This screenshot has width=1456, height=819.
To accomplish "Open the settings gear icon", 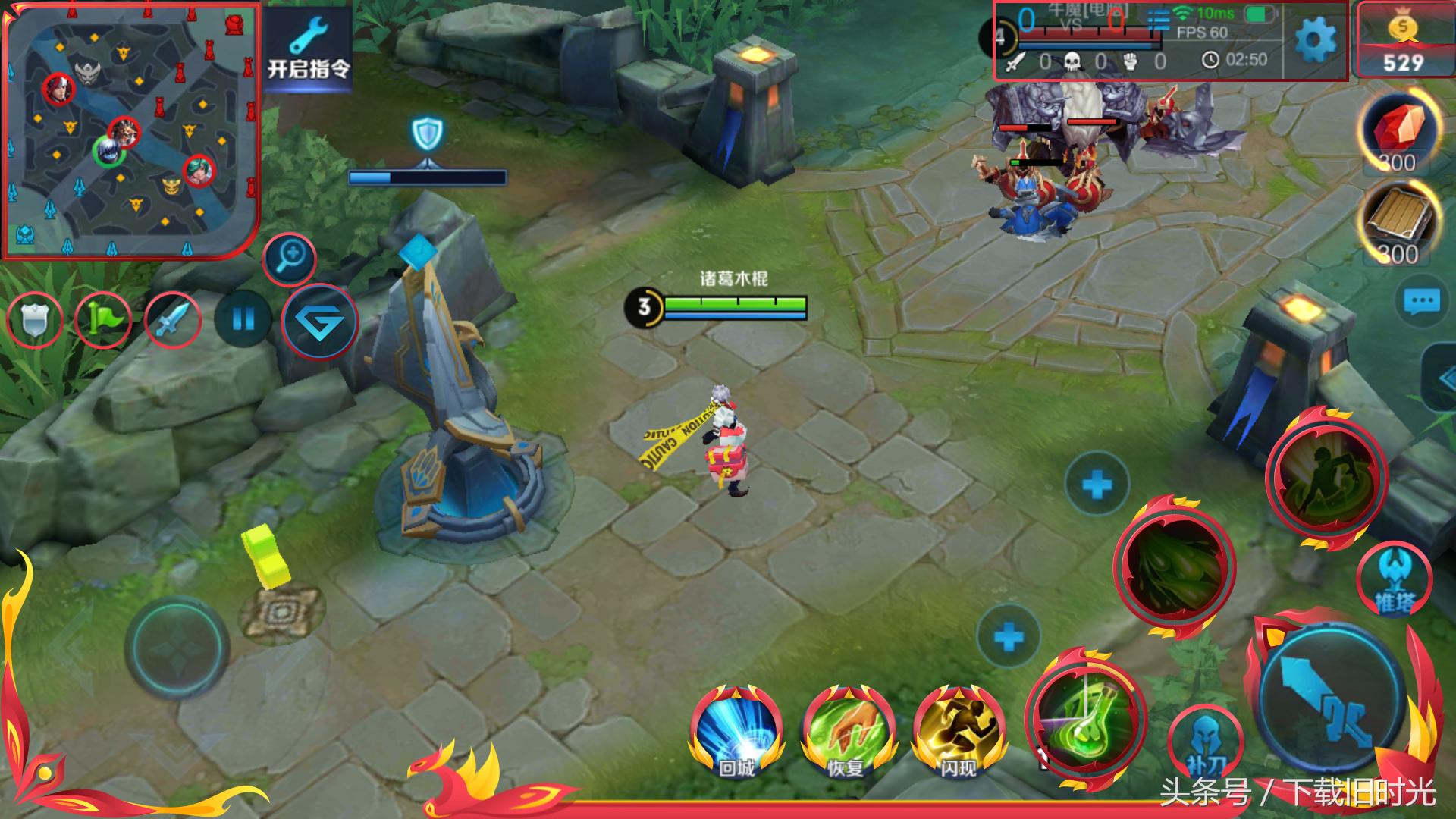I will click(1315, 40).
